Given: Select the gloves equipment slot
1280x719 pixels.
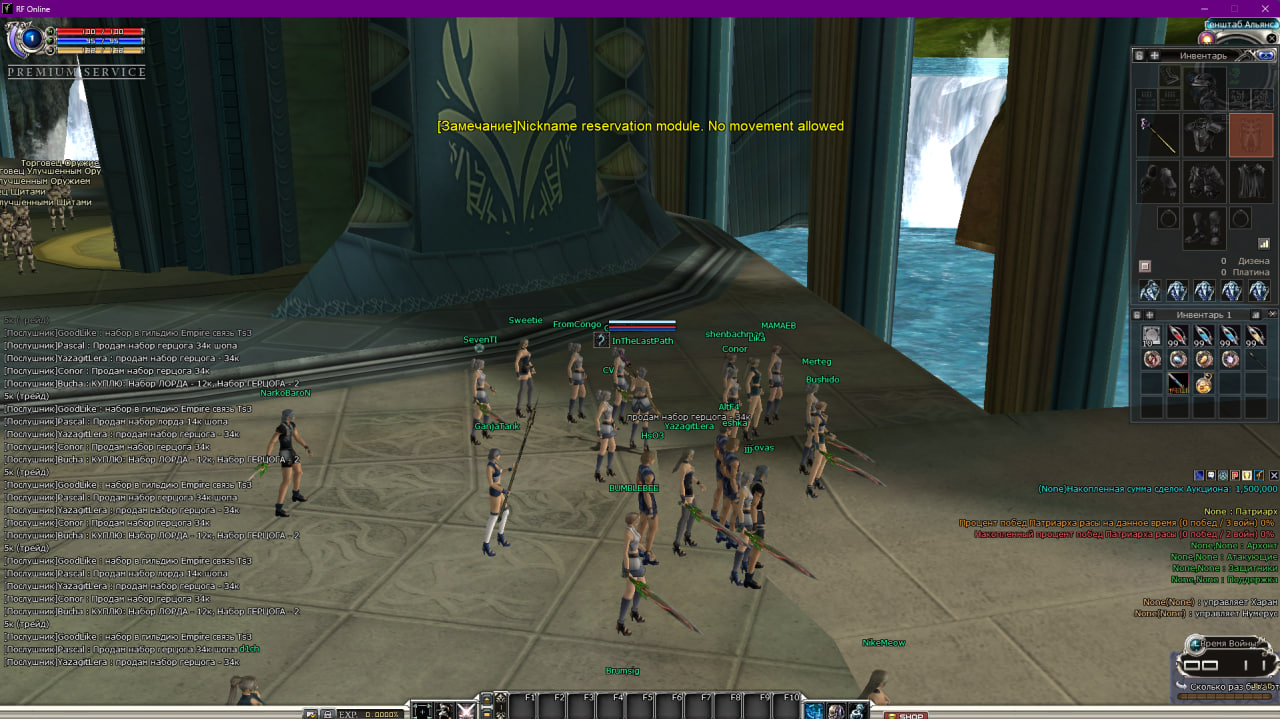Looking at the screenshot, I should [1159, 182].
